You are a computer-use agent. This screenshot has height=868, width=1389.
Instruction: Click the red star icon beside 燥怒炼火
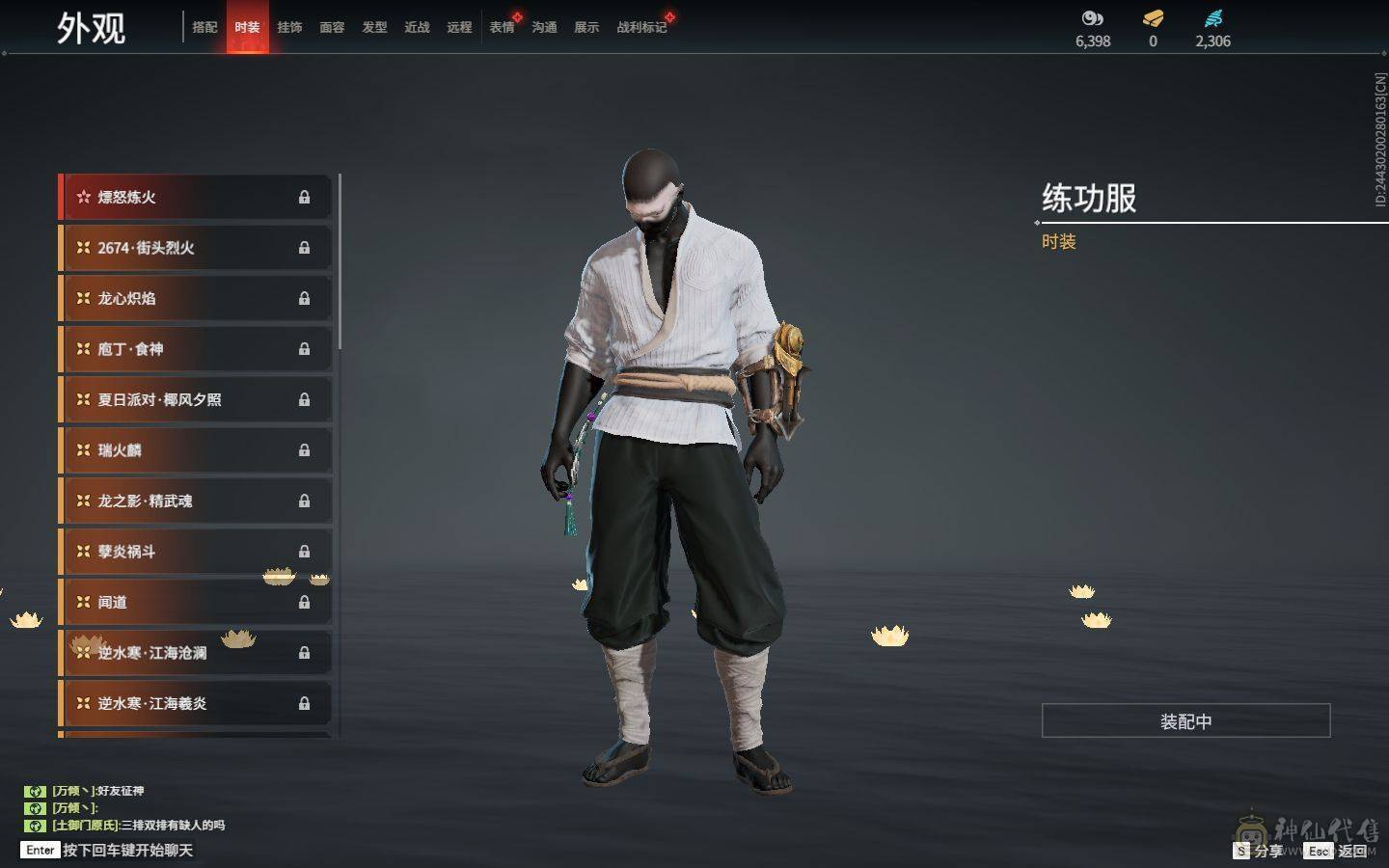[x=84, y=197]
